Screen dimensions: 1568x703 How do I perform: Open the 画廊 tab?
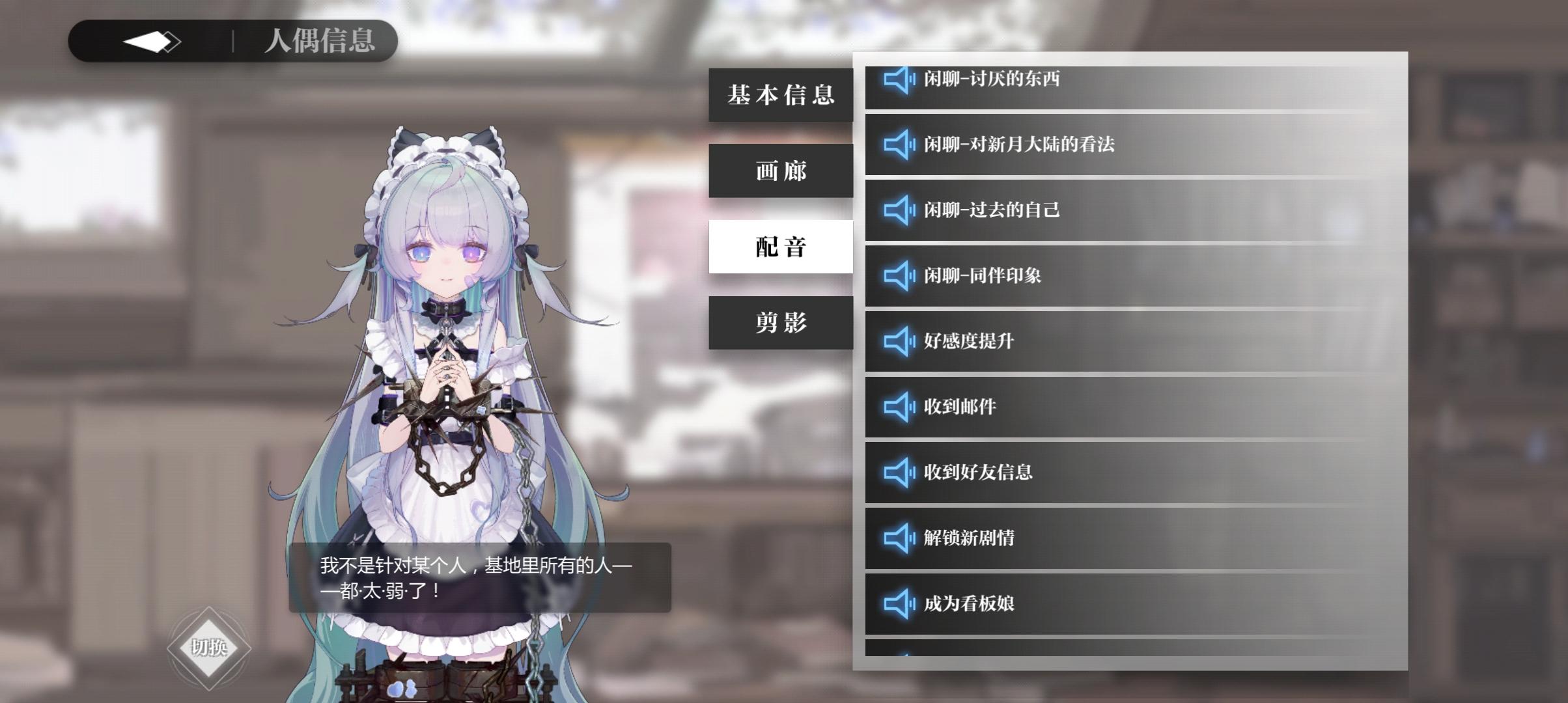781,171
